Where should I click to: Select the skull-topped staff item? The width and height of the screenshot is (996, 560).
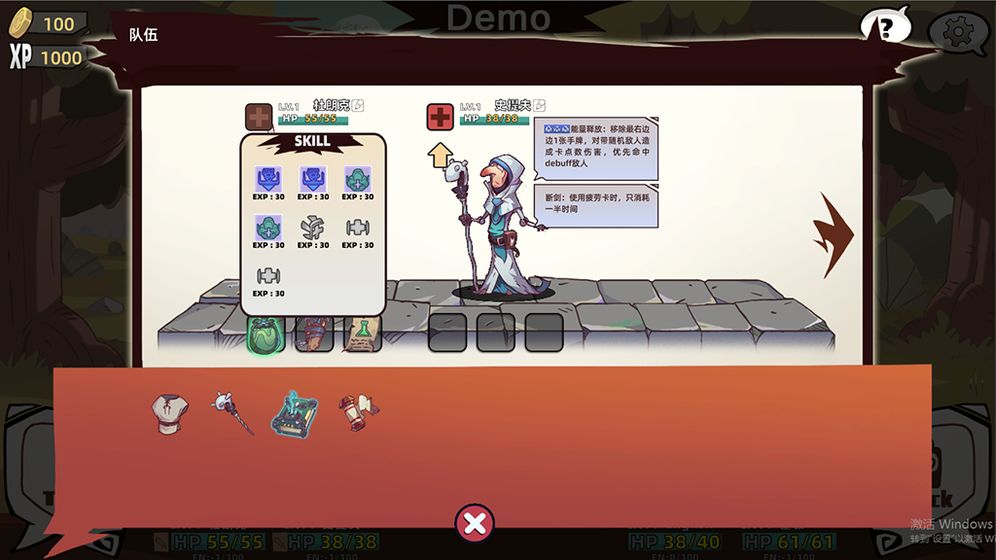click(231, 412)
